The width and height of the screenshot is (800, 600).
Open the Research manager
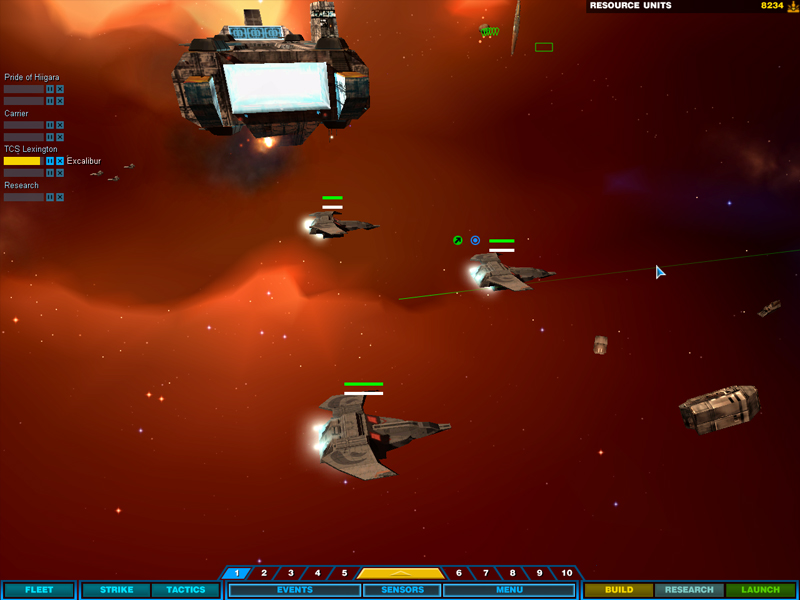click(x=689, y=590)
